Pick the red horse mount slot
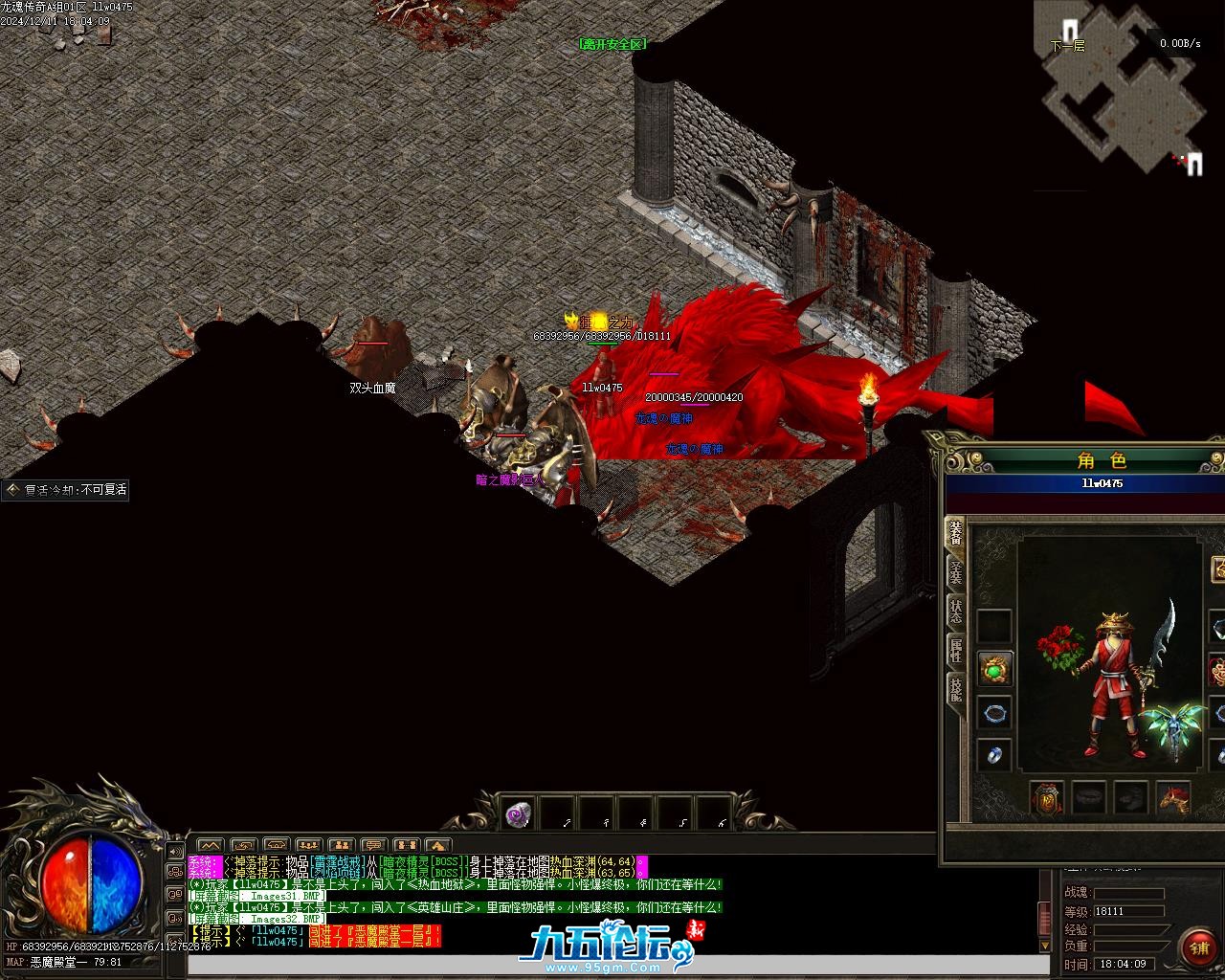This screenshot has height=980, width=1225. 1174,797
